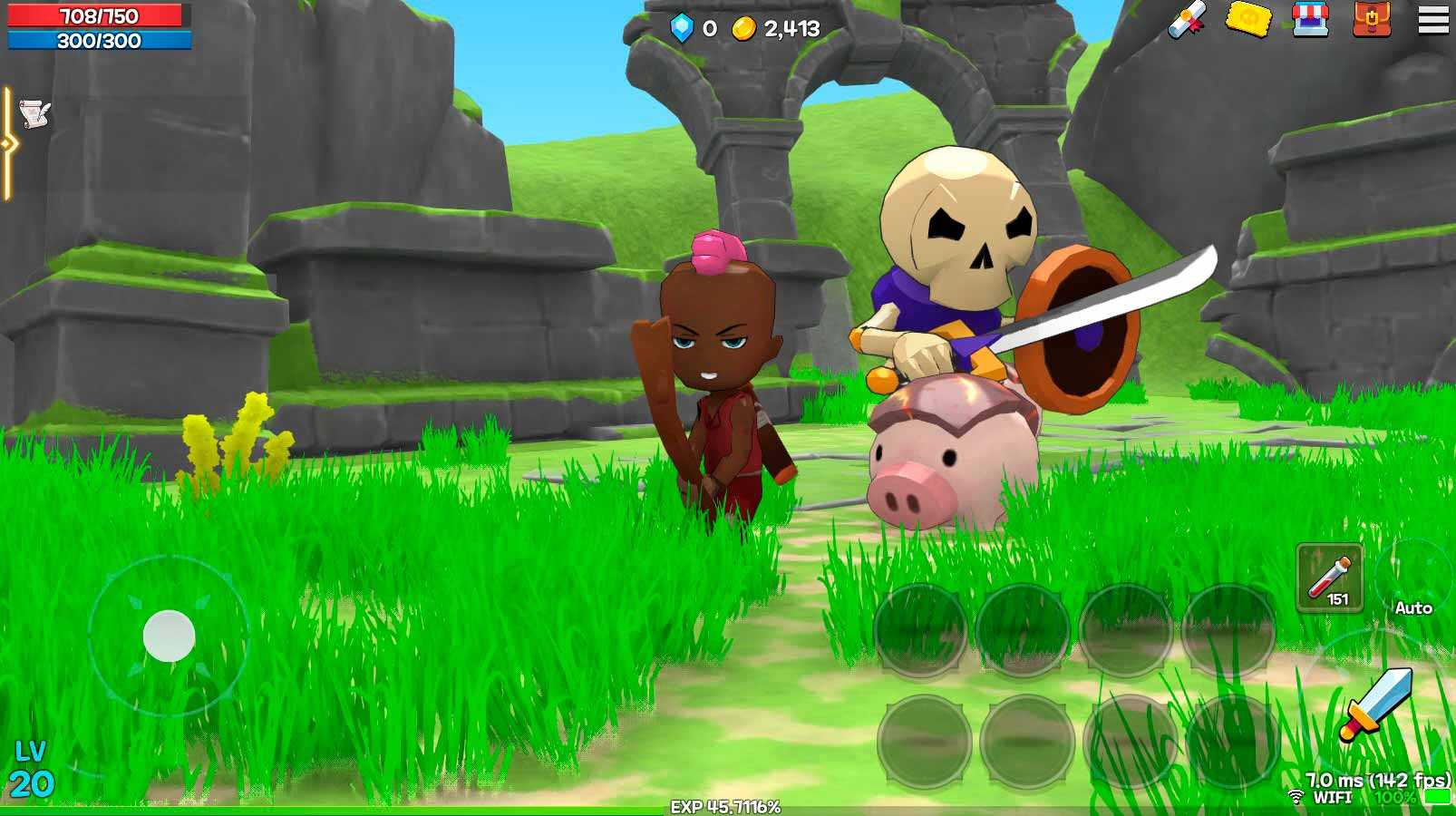Tap the virtual joystick knob

[170, 636]
